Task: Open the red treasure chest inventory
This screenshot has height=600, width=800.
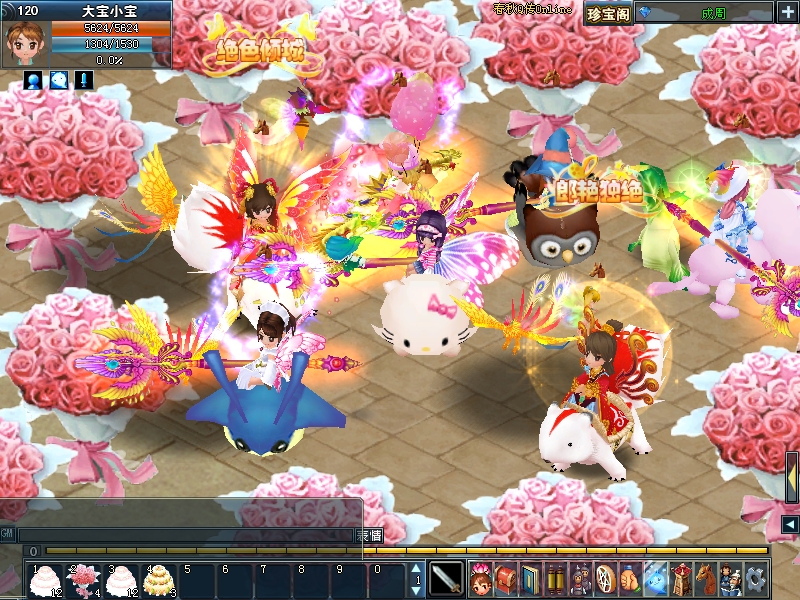Action: click(x=505, y=578)
